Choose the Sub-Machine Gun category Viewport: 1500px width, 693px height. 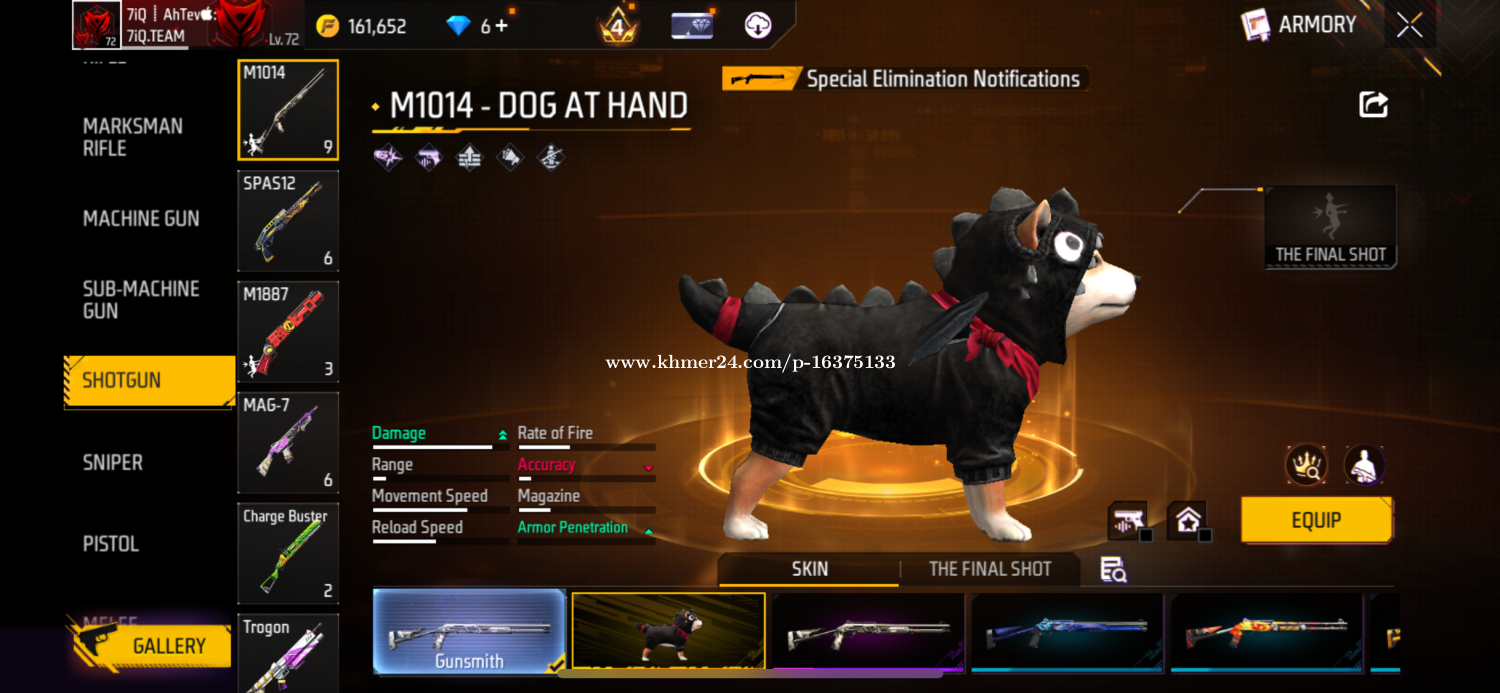(141, 300)
